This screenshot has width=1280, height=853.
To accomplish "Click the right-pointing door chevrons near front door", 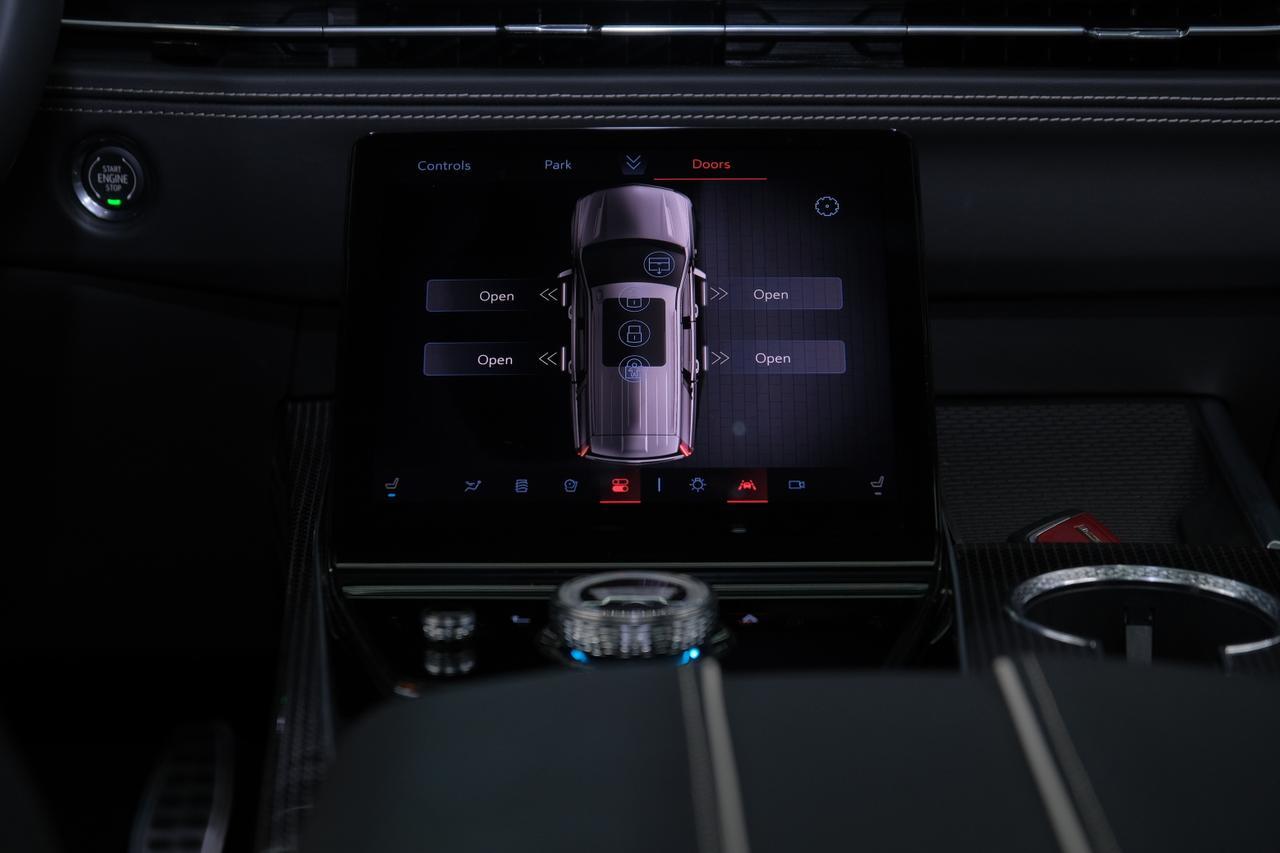I will pos(718,294).
